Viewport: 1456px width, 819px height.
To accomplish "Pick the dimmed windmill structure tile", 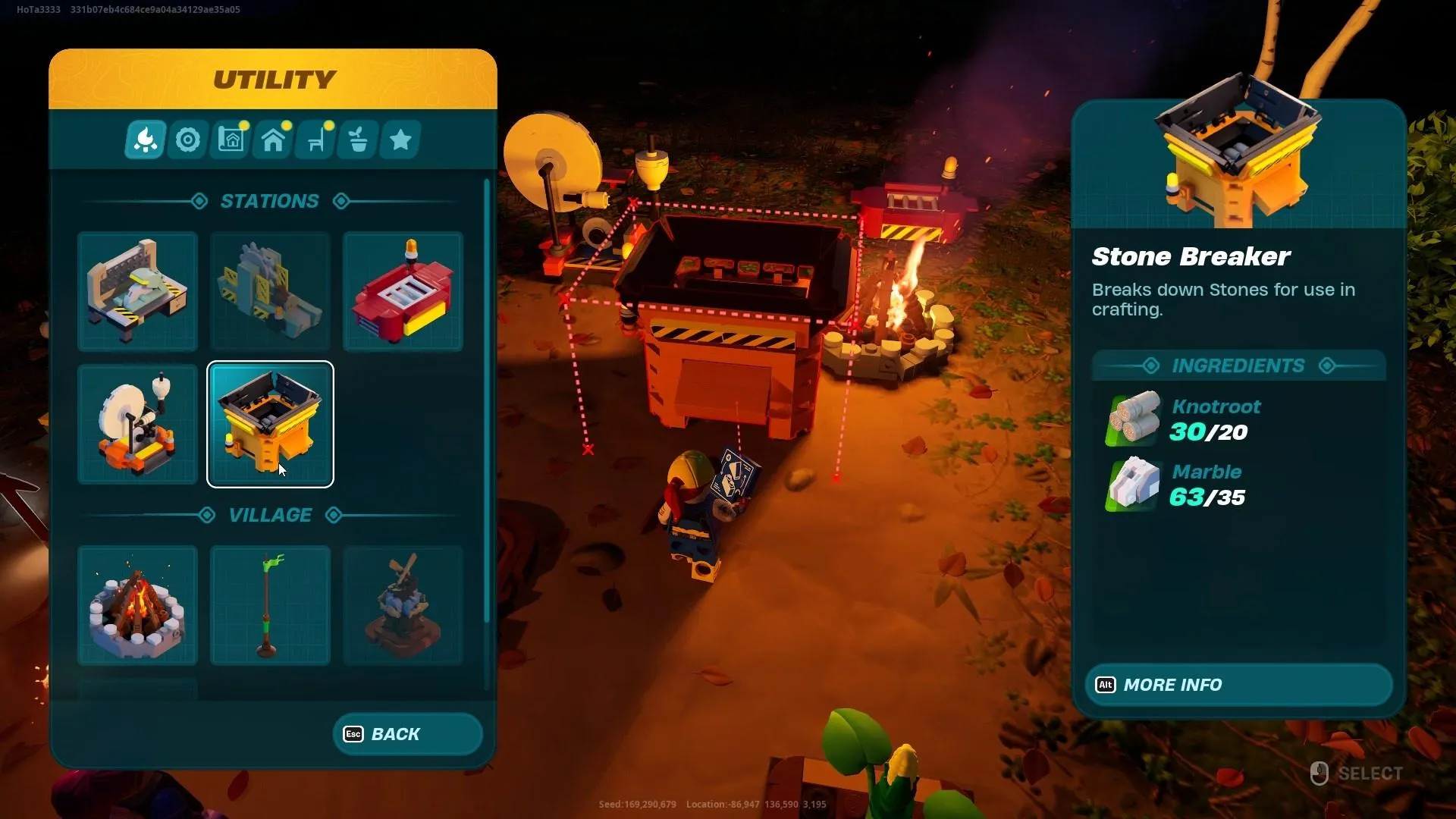I will click(403, 605).
